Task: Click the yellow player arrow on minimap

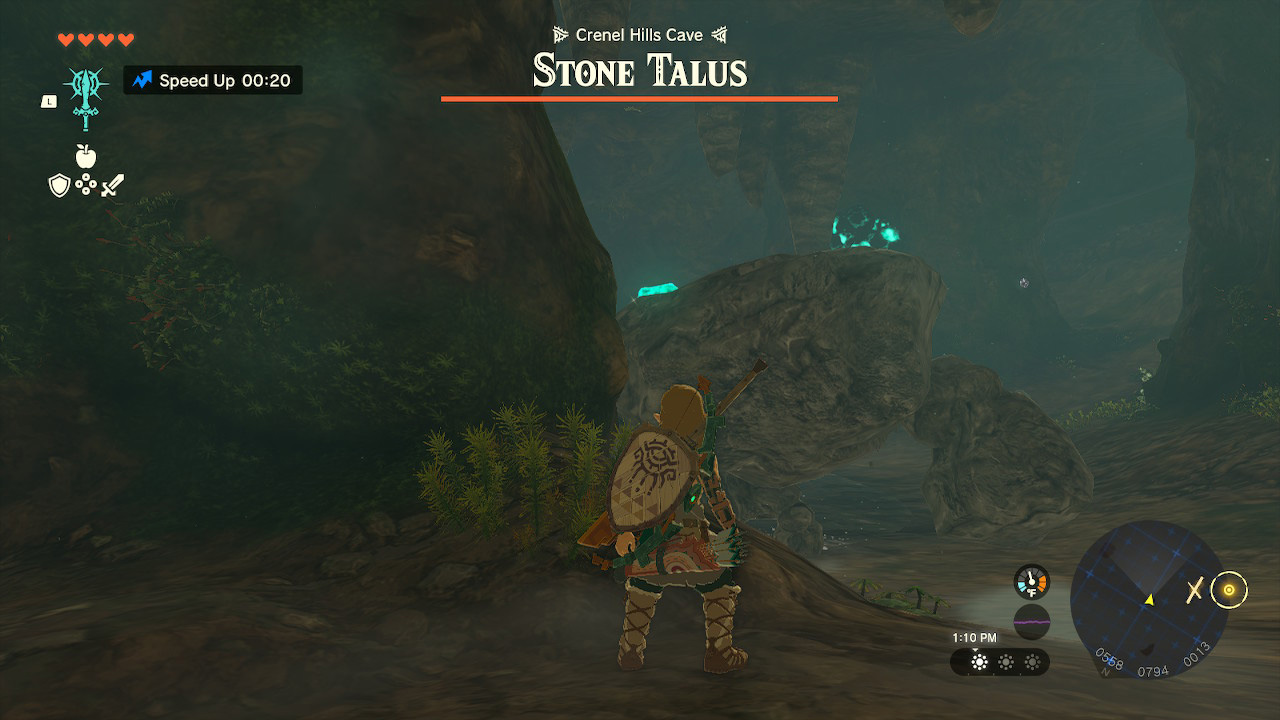Action: 1151,601
